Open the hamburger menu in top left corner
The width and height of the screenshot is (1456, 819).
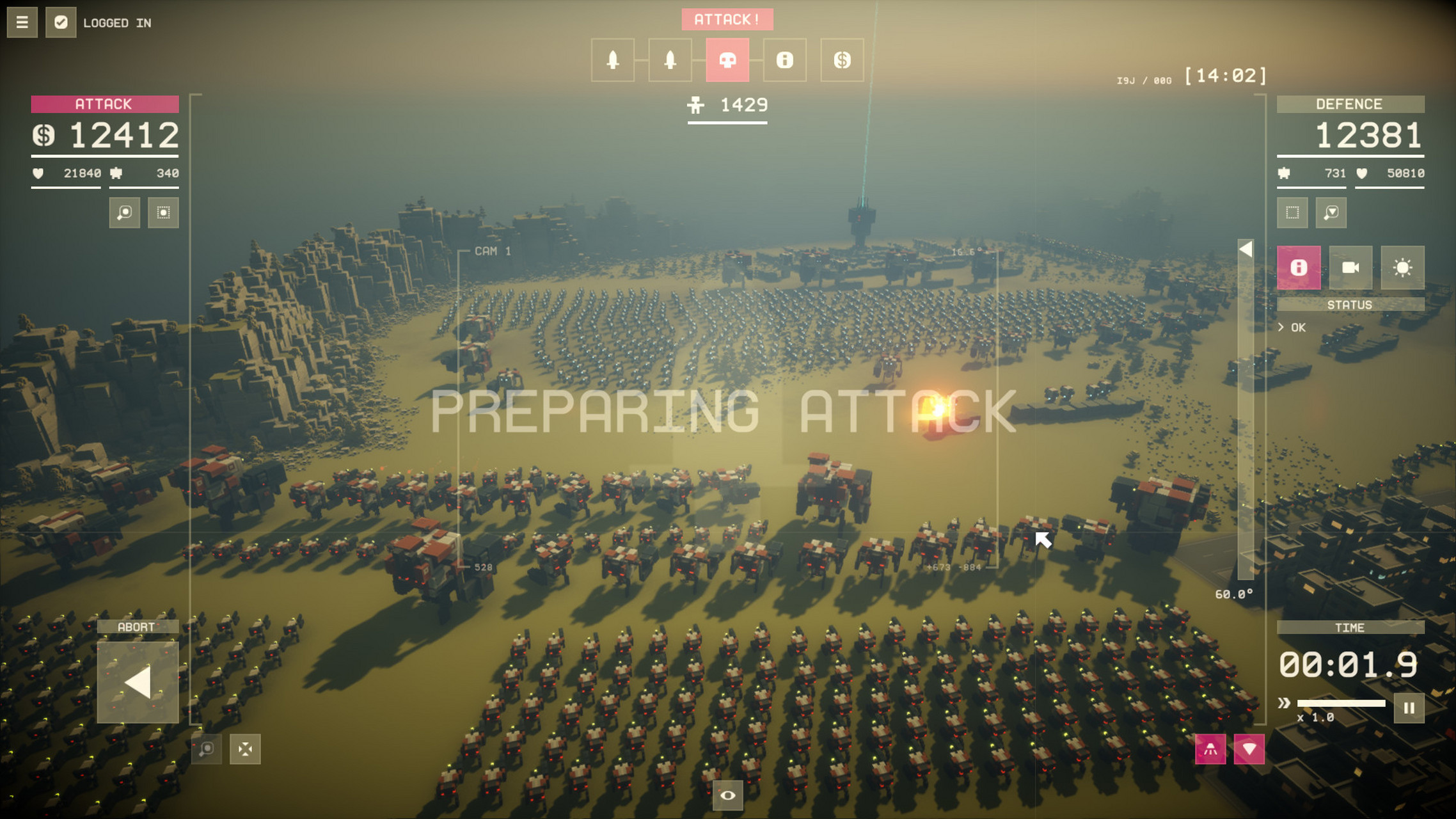point(21,21)
